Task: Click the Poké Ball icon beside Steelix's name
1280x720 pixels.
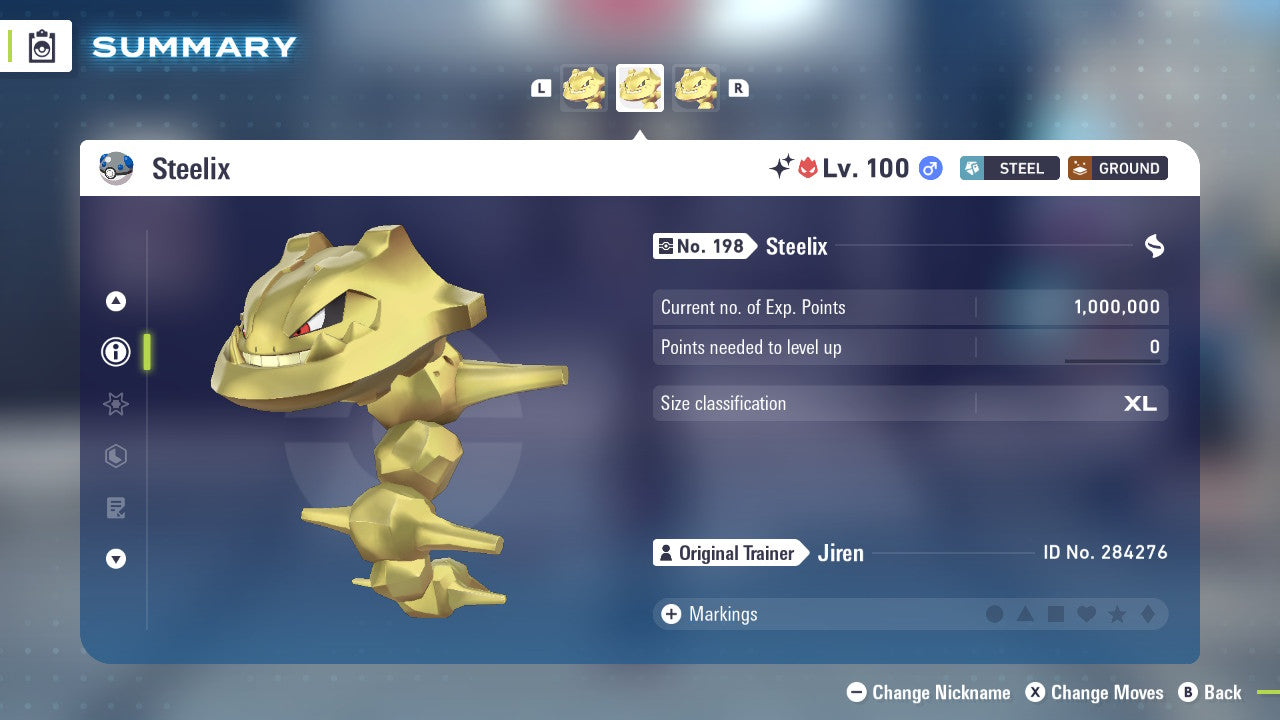Action: [116, 168]
